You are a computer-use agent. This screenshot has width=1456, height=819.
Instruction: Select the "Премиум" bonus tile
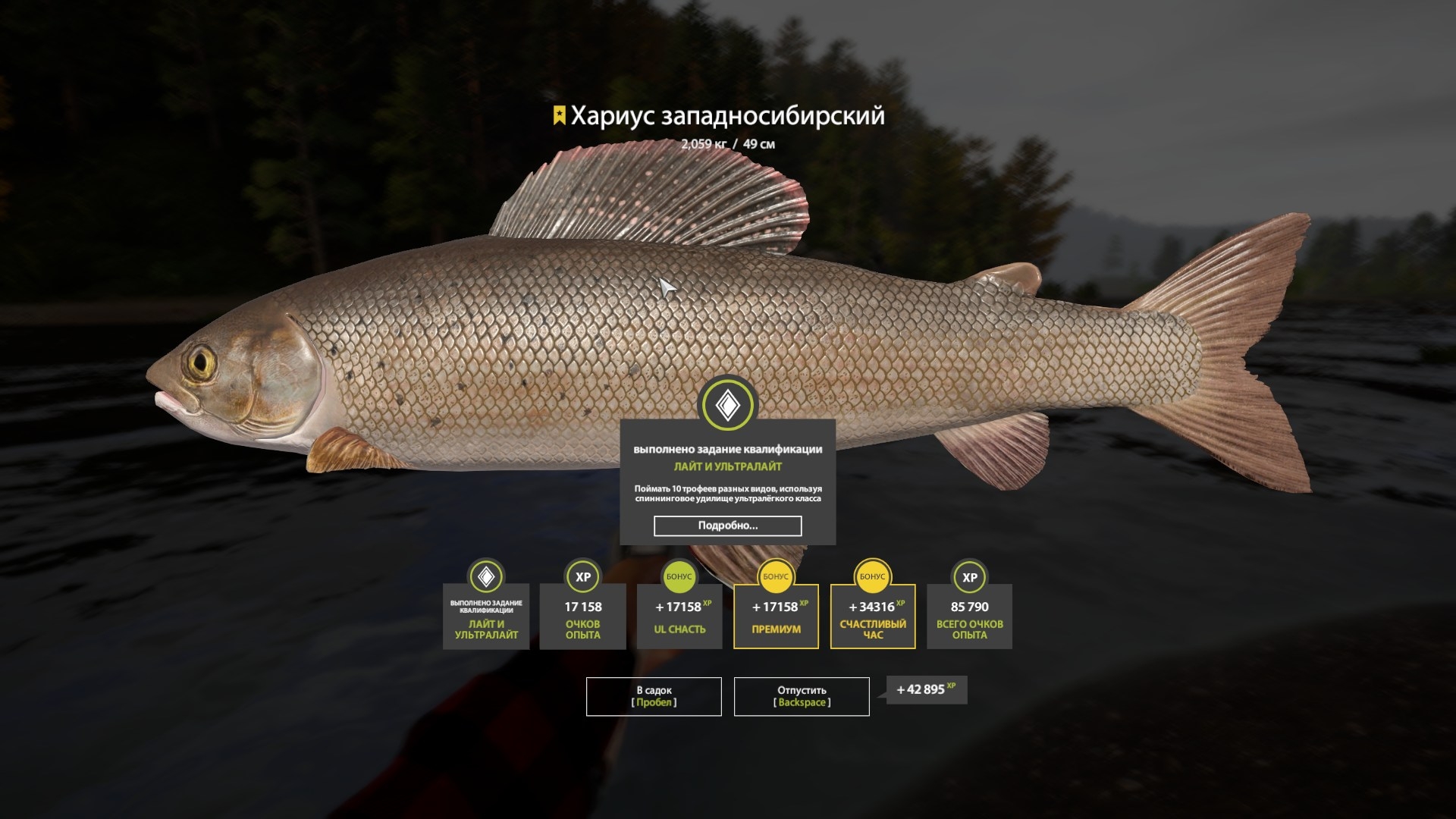[776, 616]
